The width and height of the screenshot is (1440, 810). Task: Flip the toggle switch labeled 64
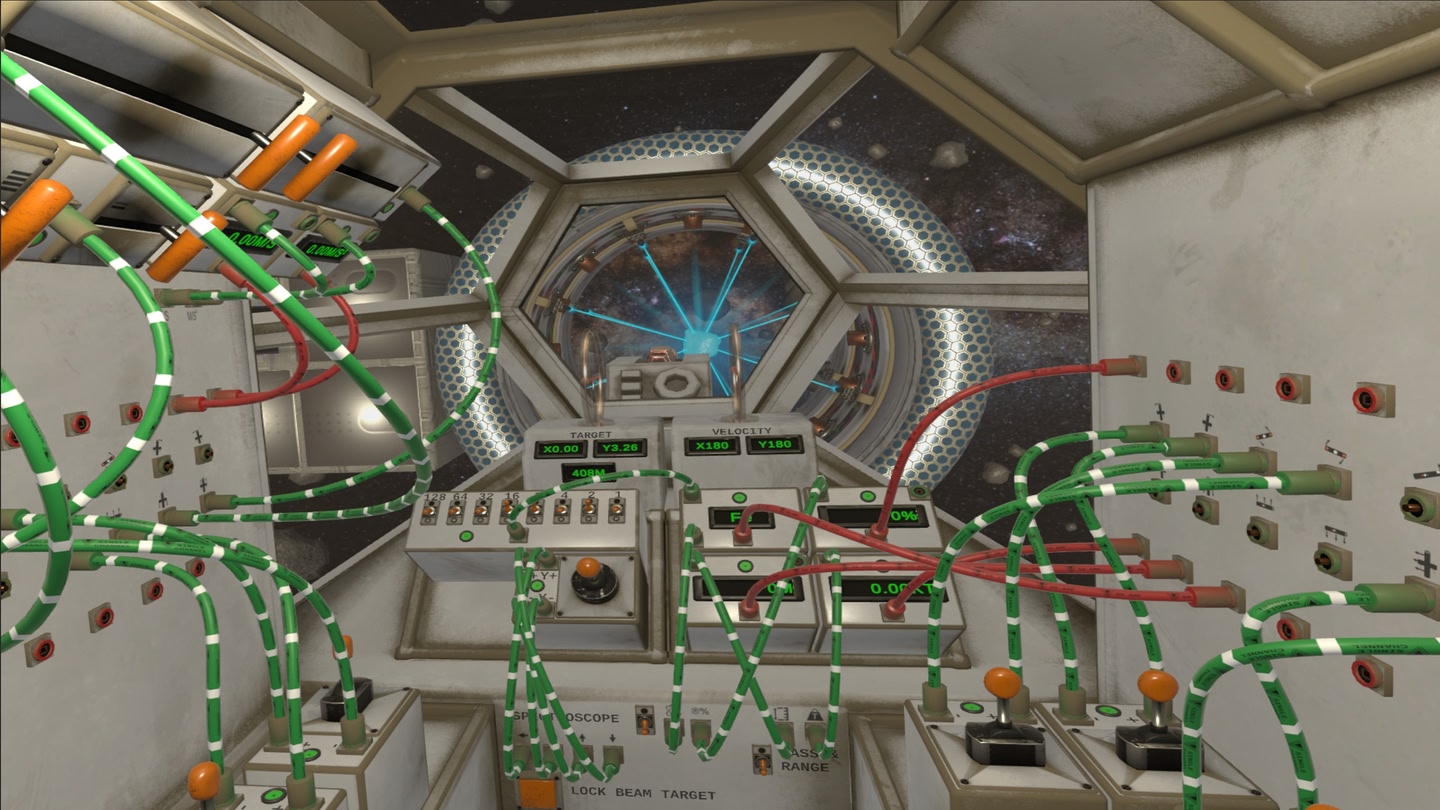click(x=455, y=512)
